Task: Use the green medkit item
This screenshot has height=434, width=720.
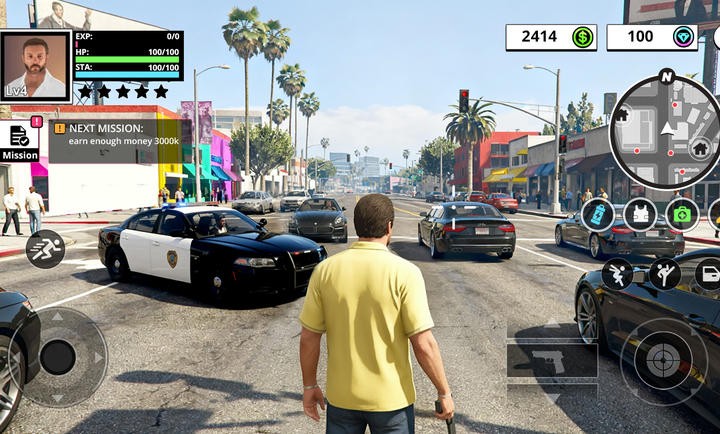Action: pos(682,214)
